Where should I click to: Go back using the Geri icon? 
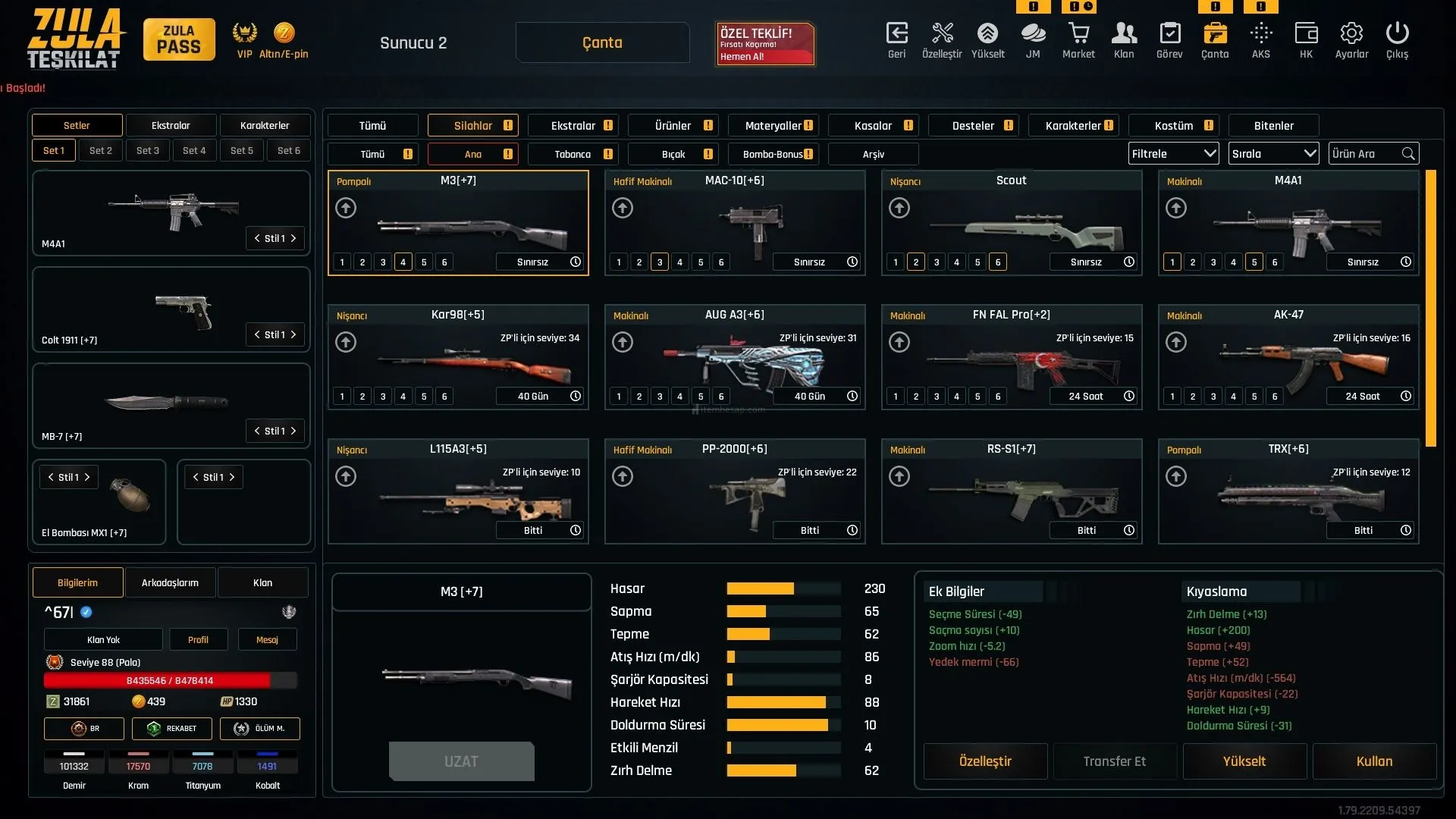coord(896,40)
